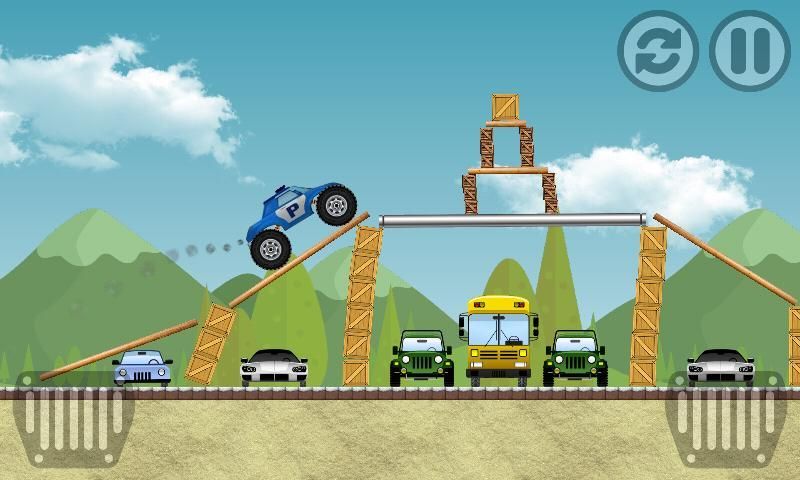Screen dimensions: 800x480
Task: Pause the game
Action: pos(749,50)
